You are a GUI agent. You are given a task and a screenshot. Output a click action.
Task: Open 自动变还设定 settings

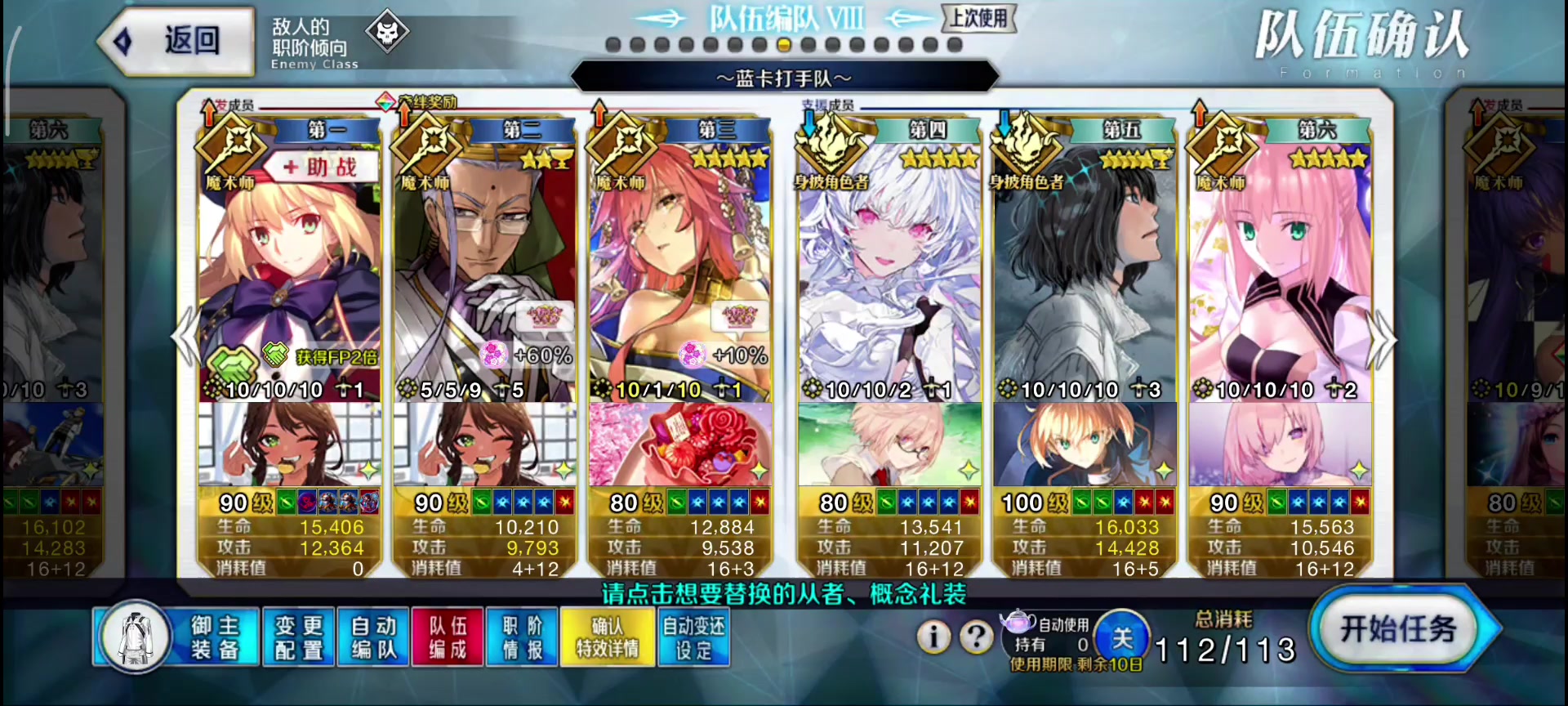[x=693, y=637]
